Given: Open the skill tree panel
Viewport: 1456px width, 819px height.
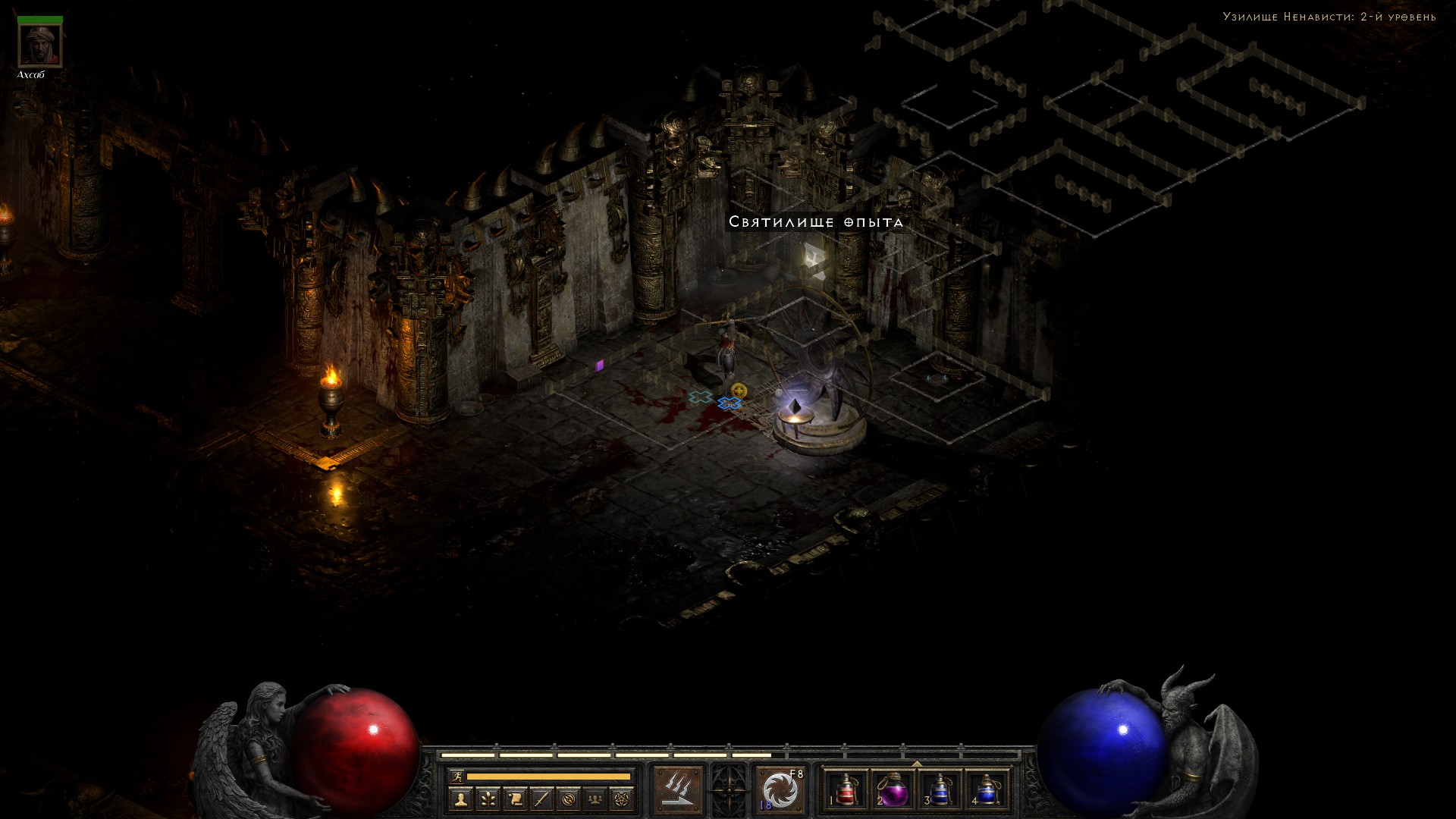Looking at the screenshot, I should click(x=488, y=799).
